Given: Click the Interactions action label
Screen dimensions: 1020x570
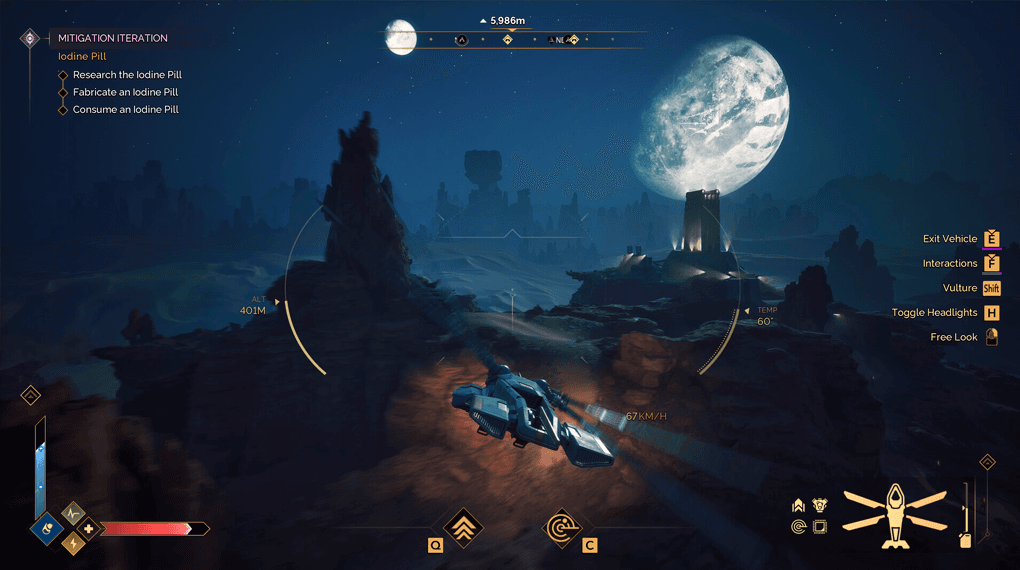Looking at the screenshot, I should click(949, 263).
